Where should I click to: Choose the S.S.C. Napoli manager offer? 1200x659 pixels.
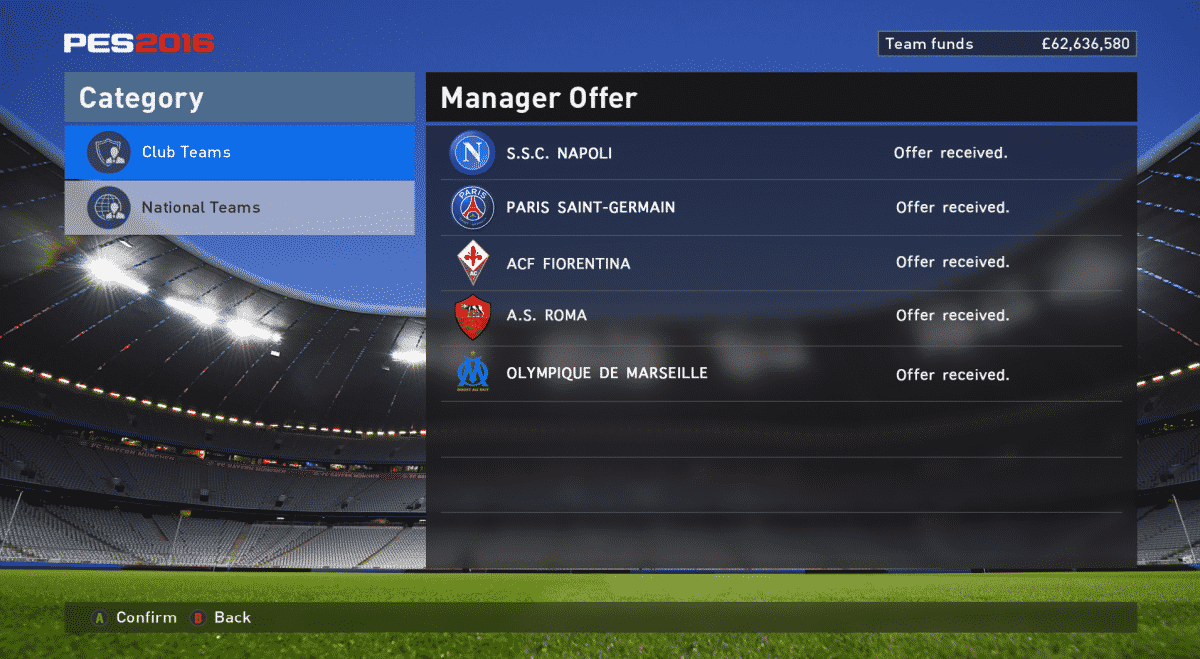[x=780, y=153]
